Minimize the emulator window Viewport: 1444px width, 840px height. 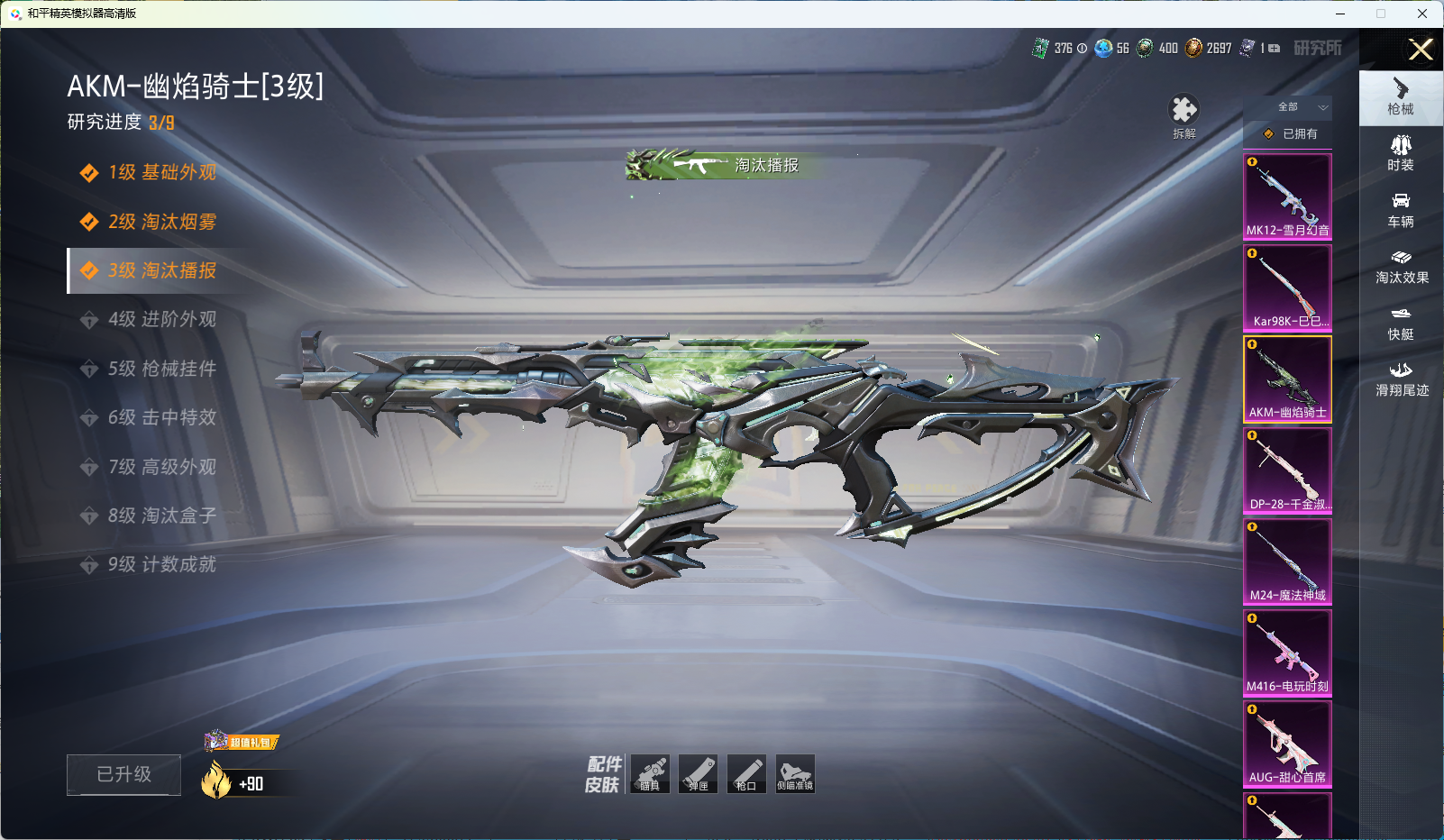point(1340,14)
